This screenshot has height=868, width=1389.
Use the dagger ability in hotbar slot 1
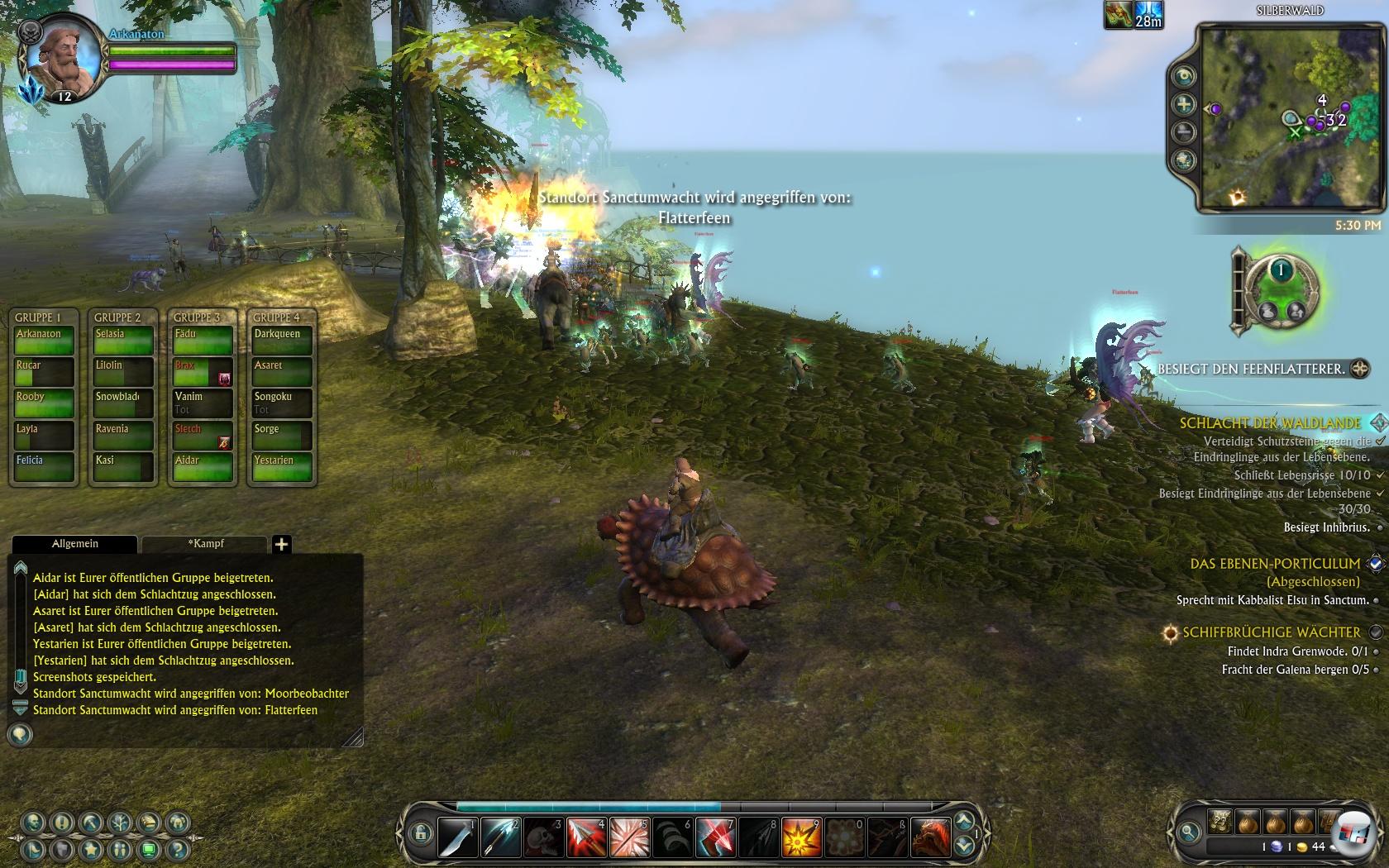pos(458,837)
